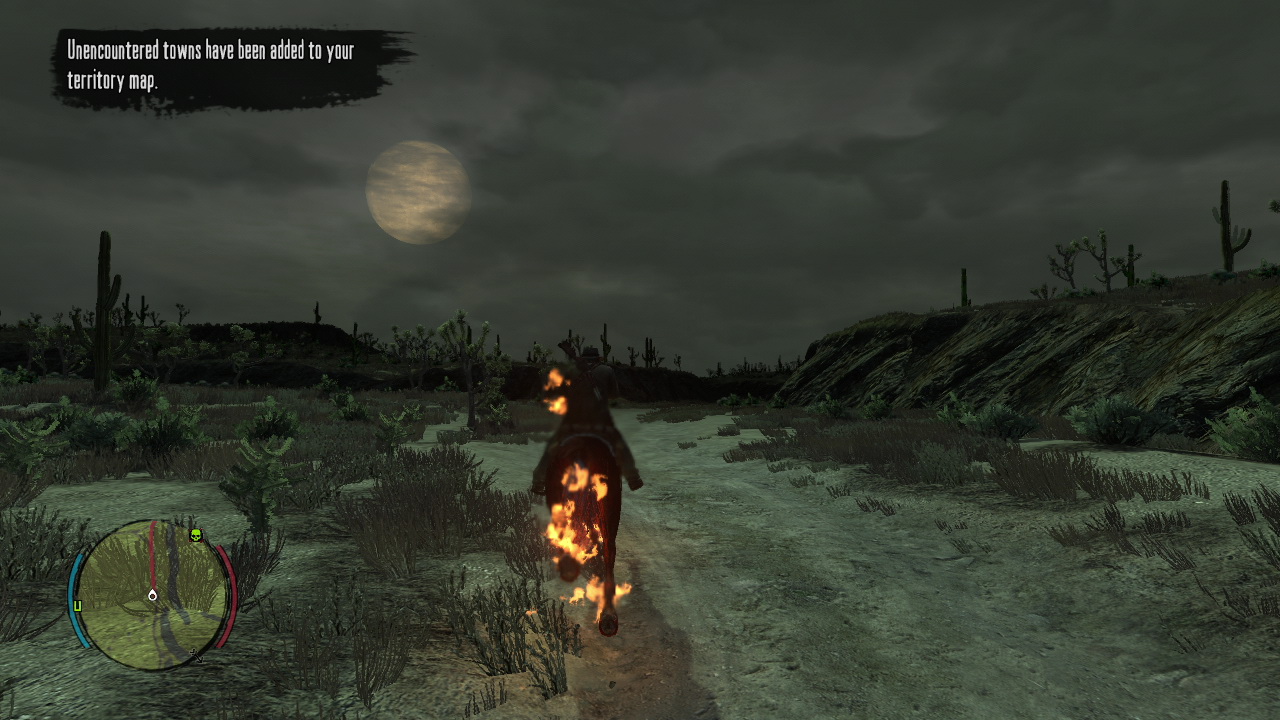Dismiss the unencountered towns notification
Viewport: 1280px width, 720px height.
(x=230, y=66)
